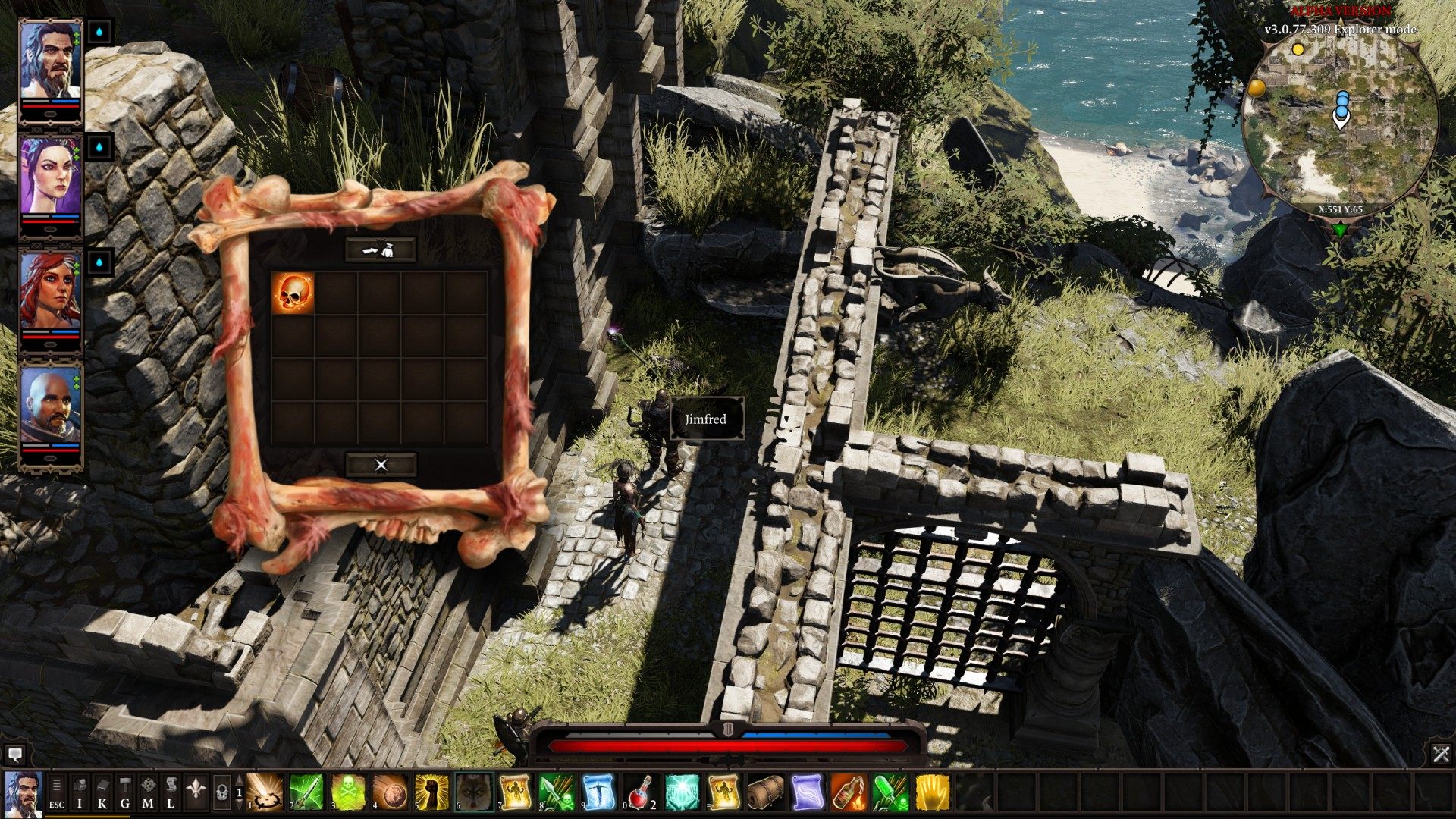The image size is (1456, 819).
Task: Open the ESC game menu
Action: coord(57,793)
